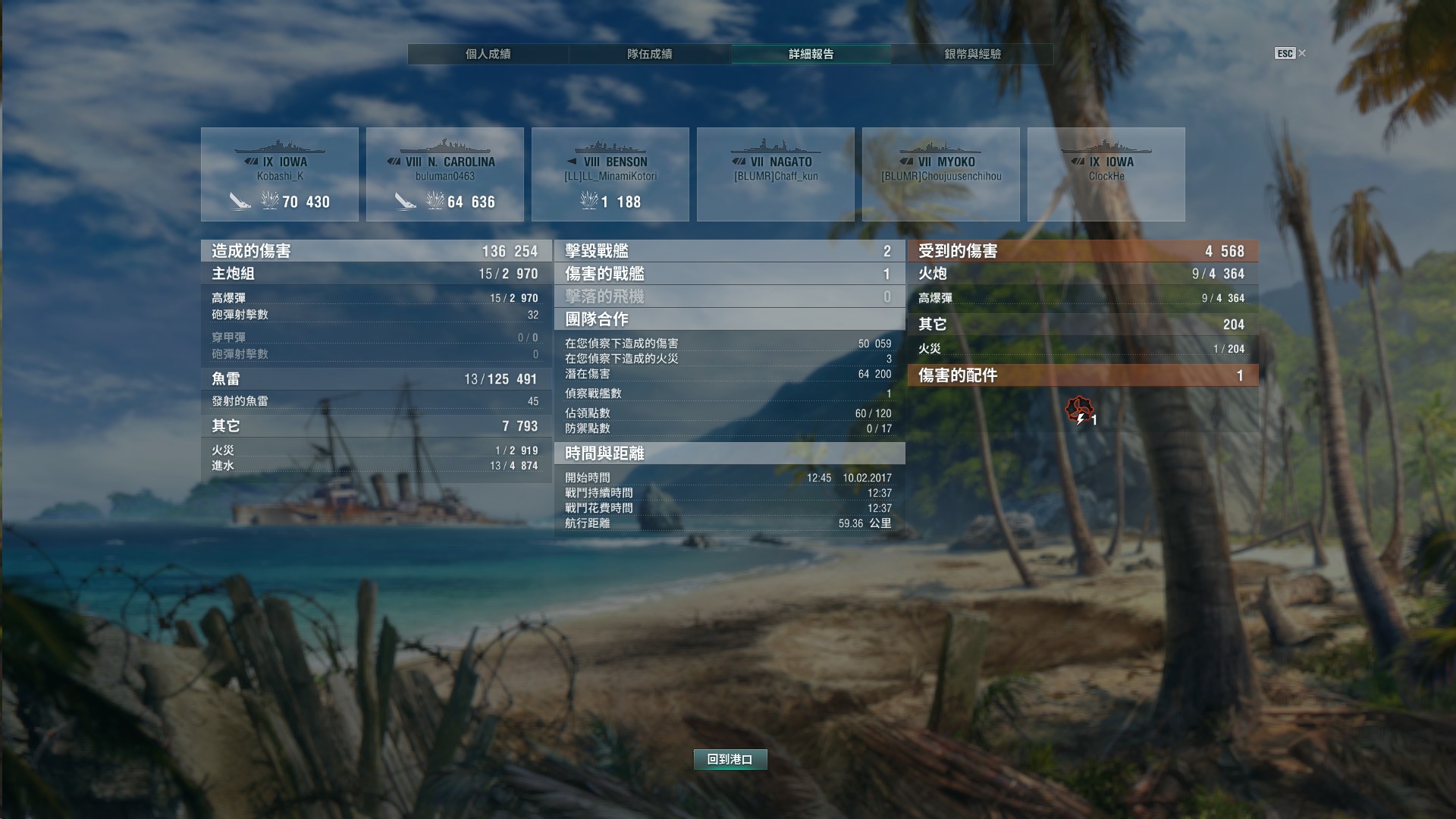Click the damaged module icon
The width and height of the screenshot is (1456, 819).
(x=1078, y=410)
